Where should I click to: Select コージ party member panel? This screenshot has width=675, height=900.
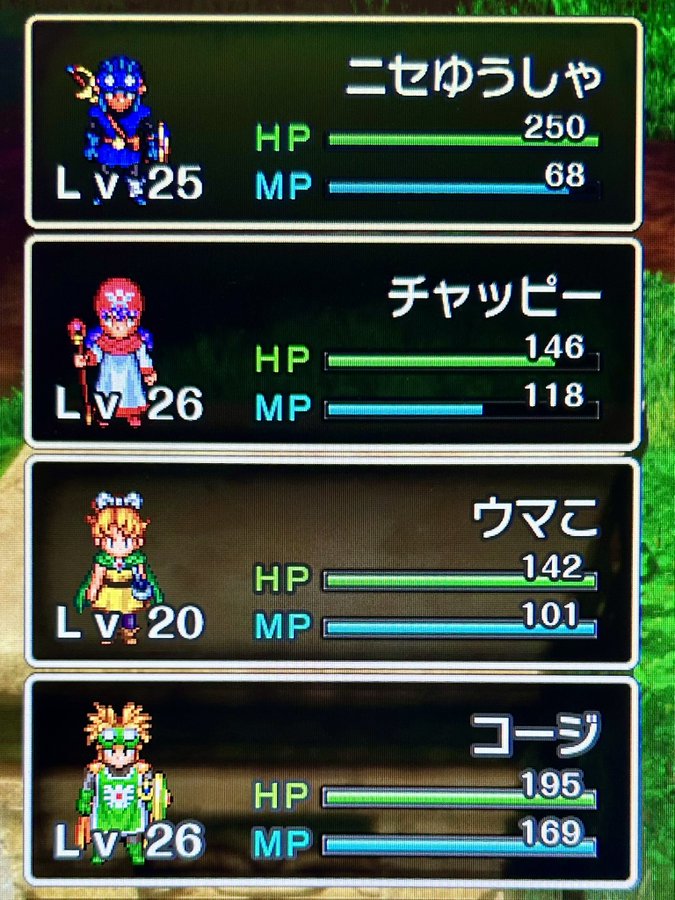[333, 781]
